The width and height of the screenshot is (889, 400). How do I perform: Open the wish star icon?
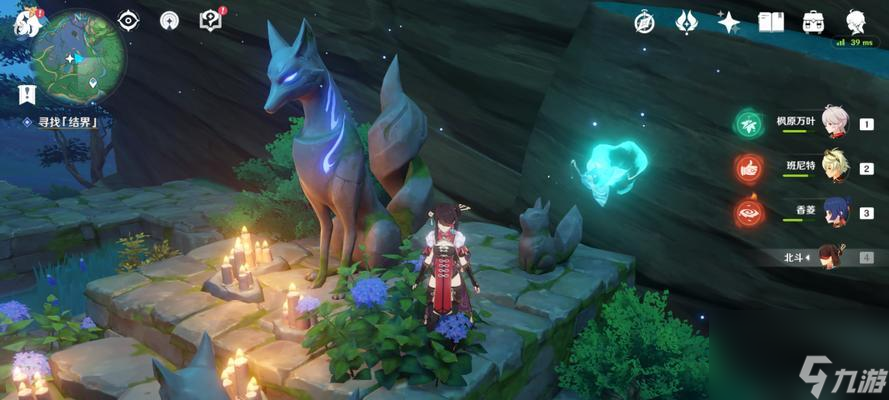[x=728, y=22]
